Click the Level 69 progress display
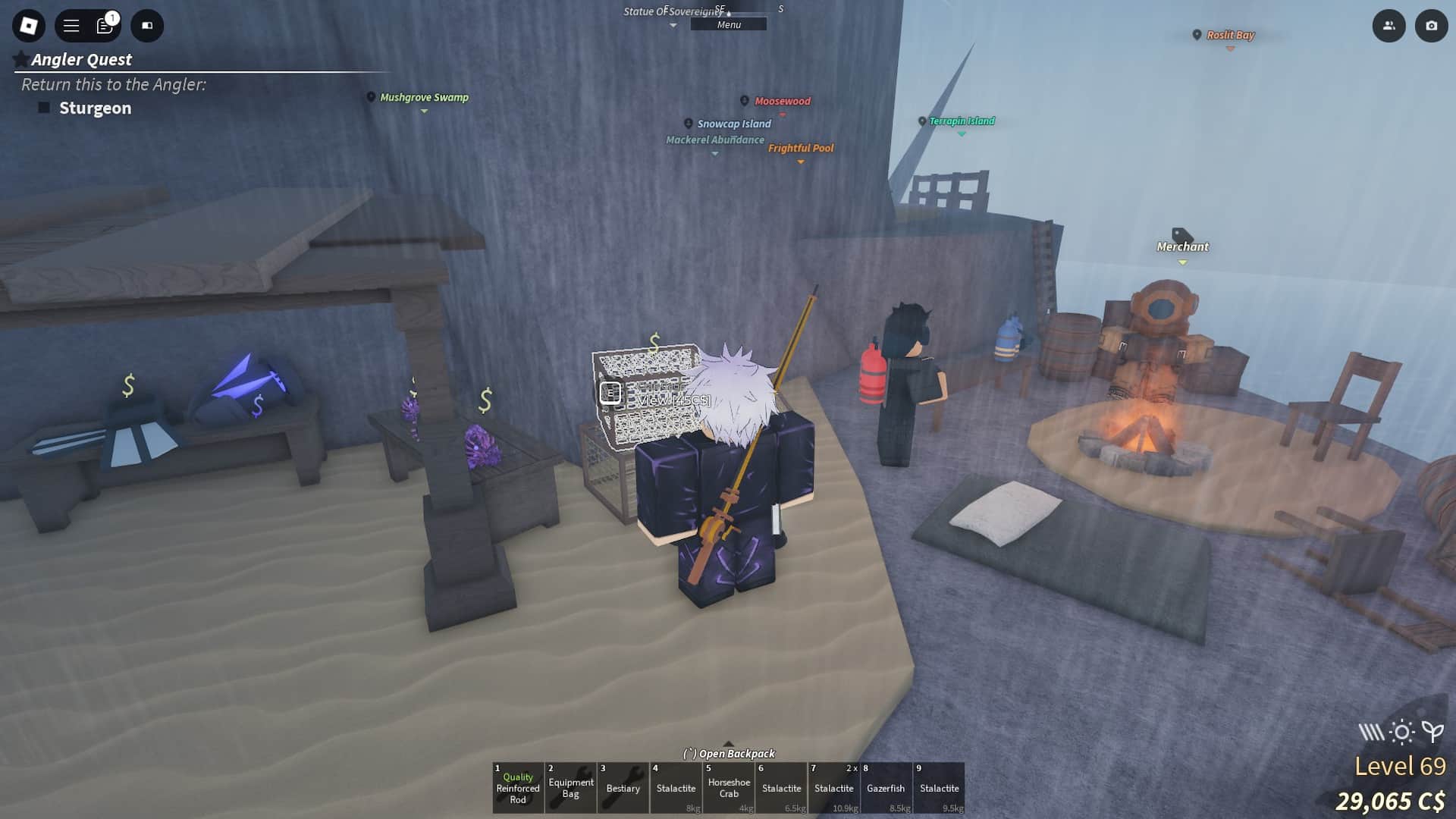Screen dimensions: 1456x819 (x=1399, y=766)
